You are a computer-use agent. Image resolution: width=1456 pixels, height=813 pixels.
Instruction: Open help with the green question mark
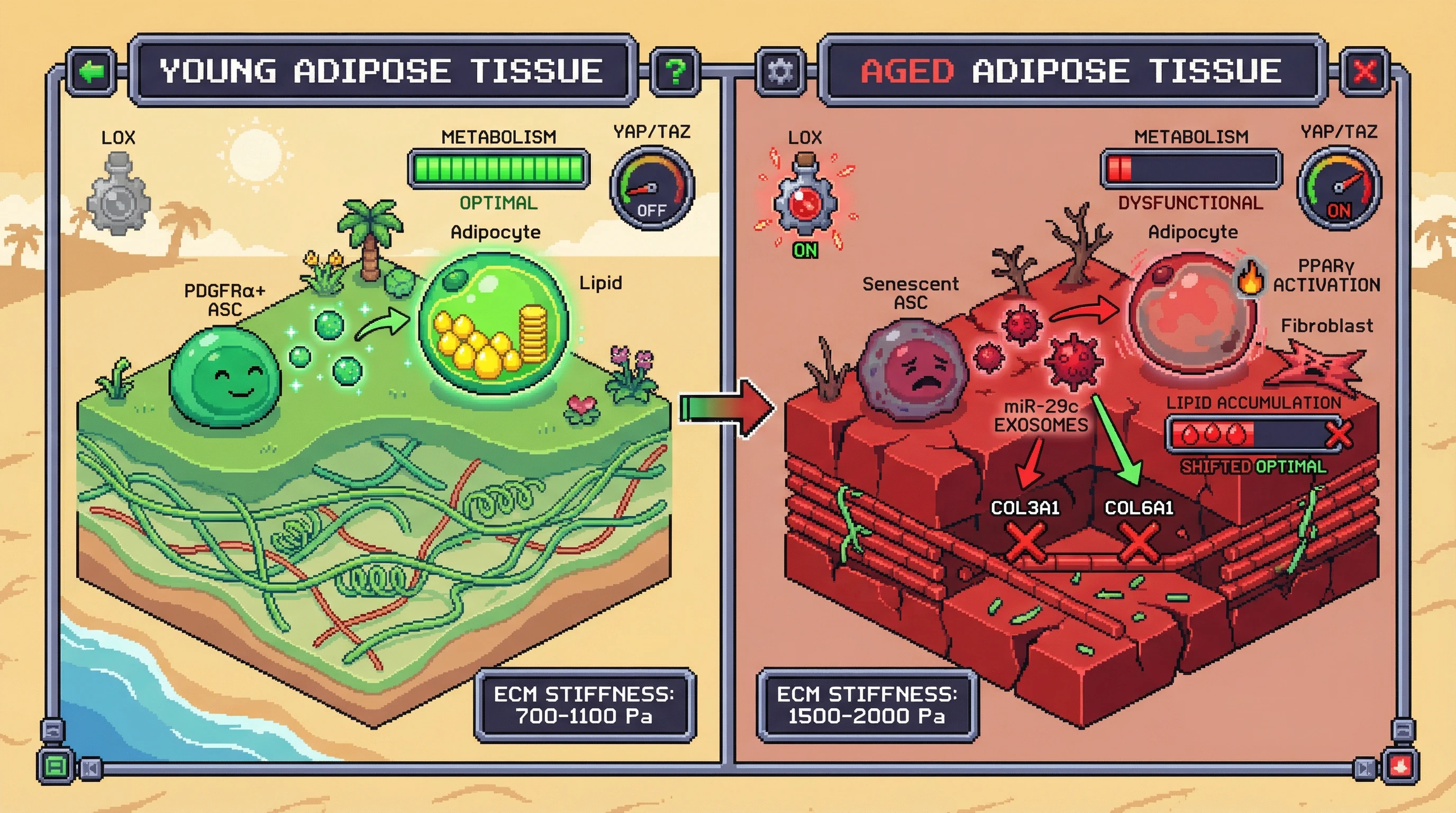point(676,72)
